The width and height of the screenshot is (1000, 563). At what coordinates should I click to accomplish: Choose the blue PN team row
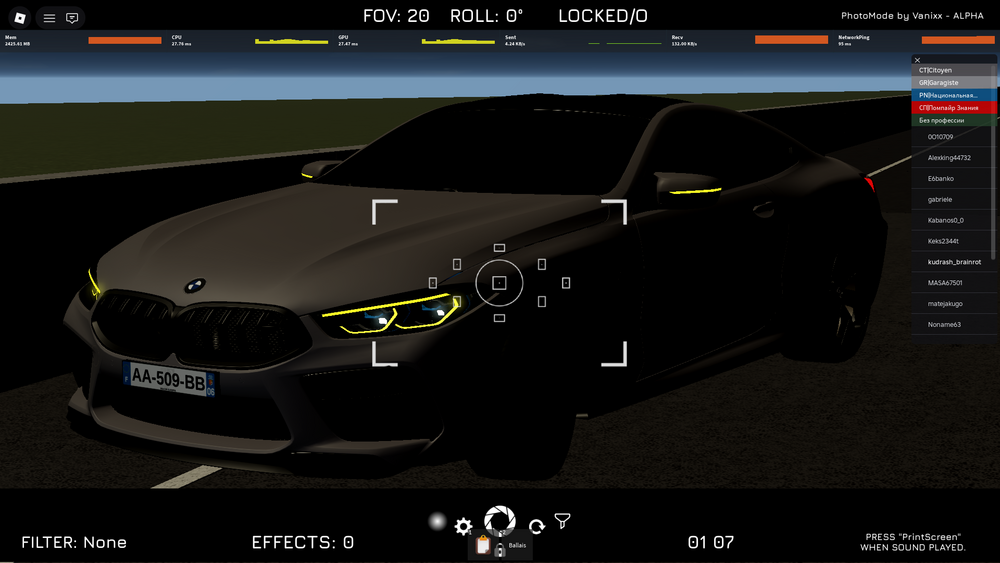pyautogui.click(x=954, y=95)
